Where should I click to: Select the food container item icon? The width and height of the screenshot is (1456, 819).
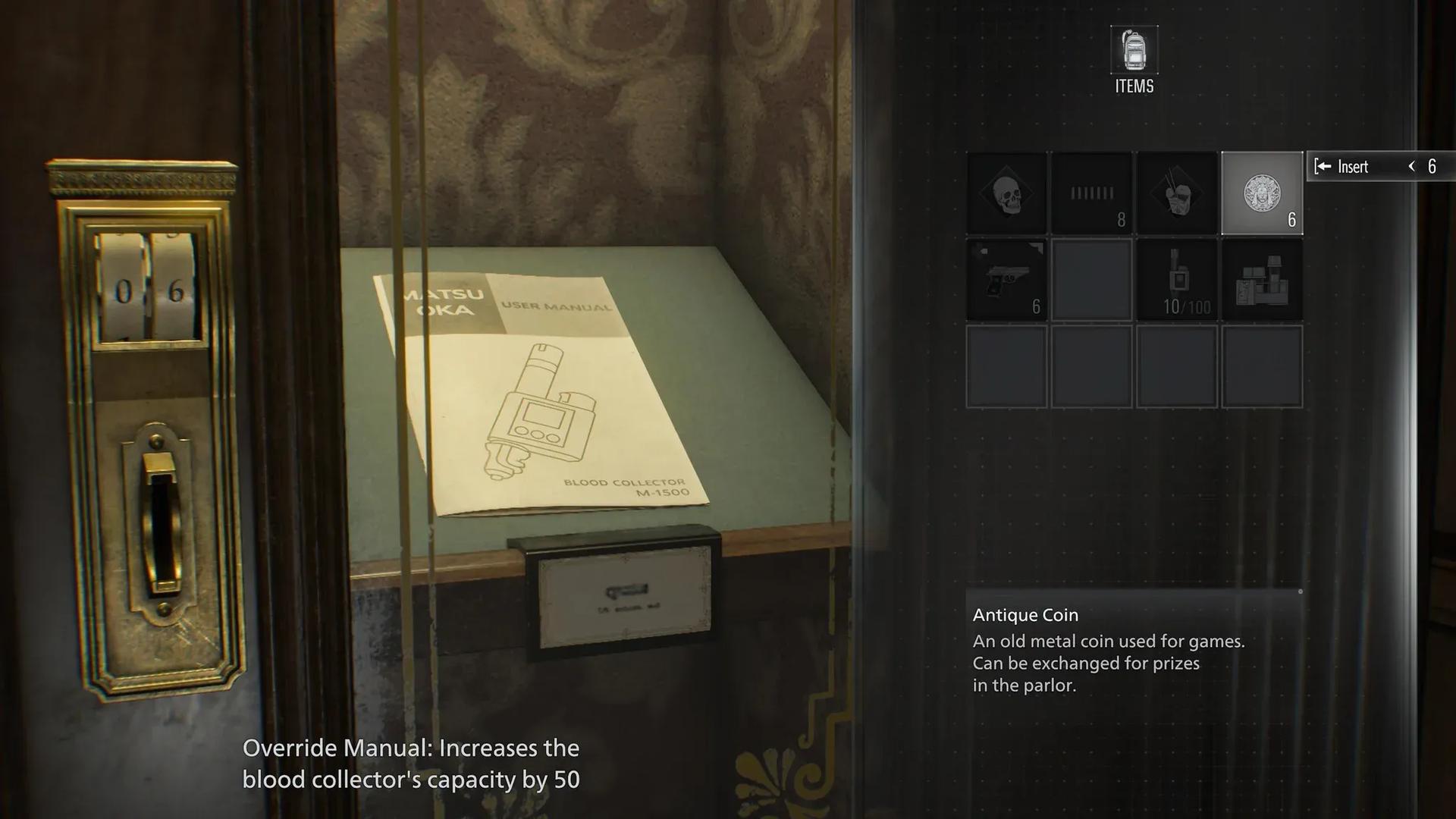[x=1177, y=192]
